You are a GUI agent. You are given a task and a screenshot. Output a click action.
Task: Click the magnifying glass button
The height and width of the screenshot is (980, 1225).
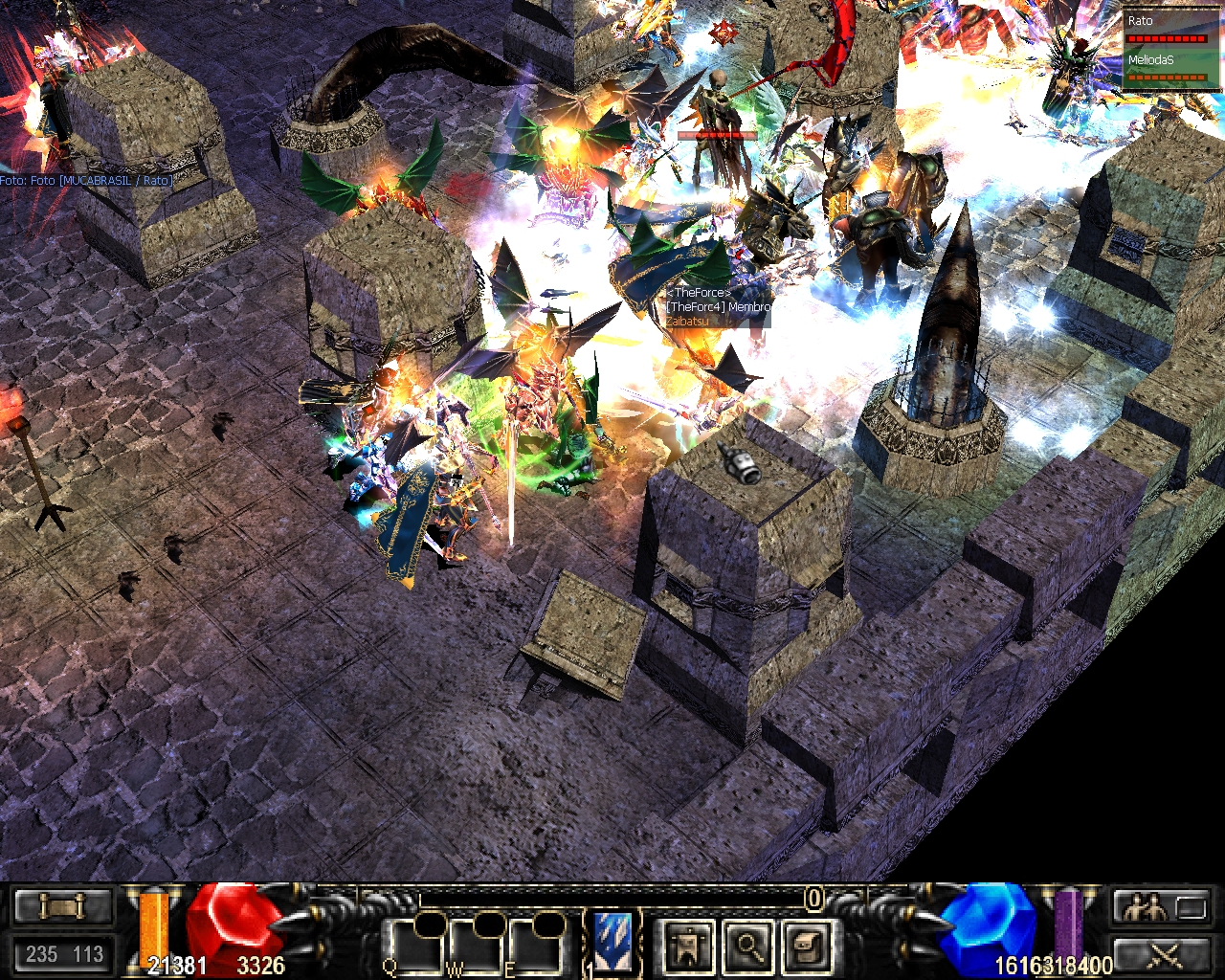click(747, 946)
